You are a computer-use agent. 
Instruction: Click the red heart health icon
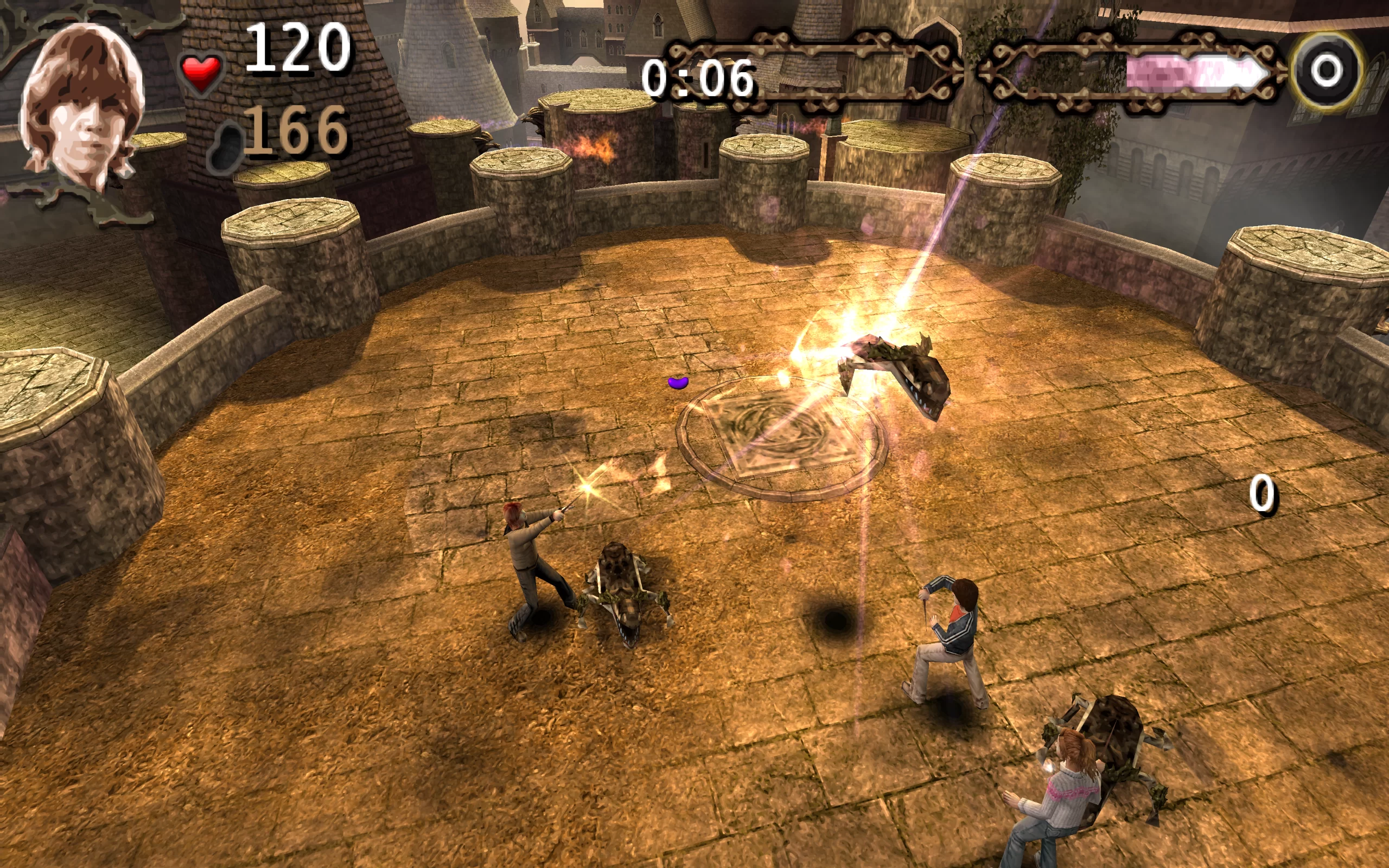tap(201, 73)
